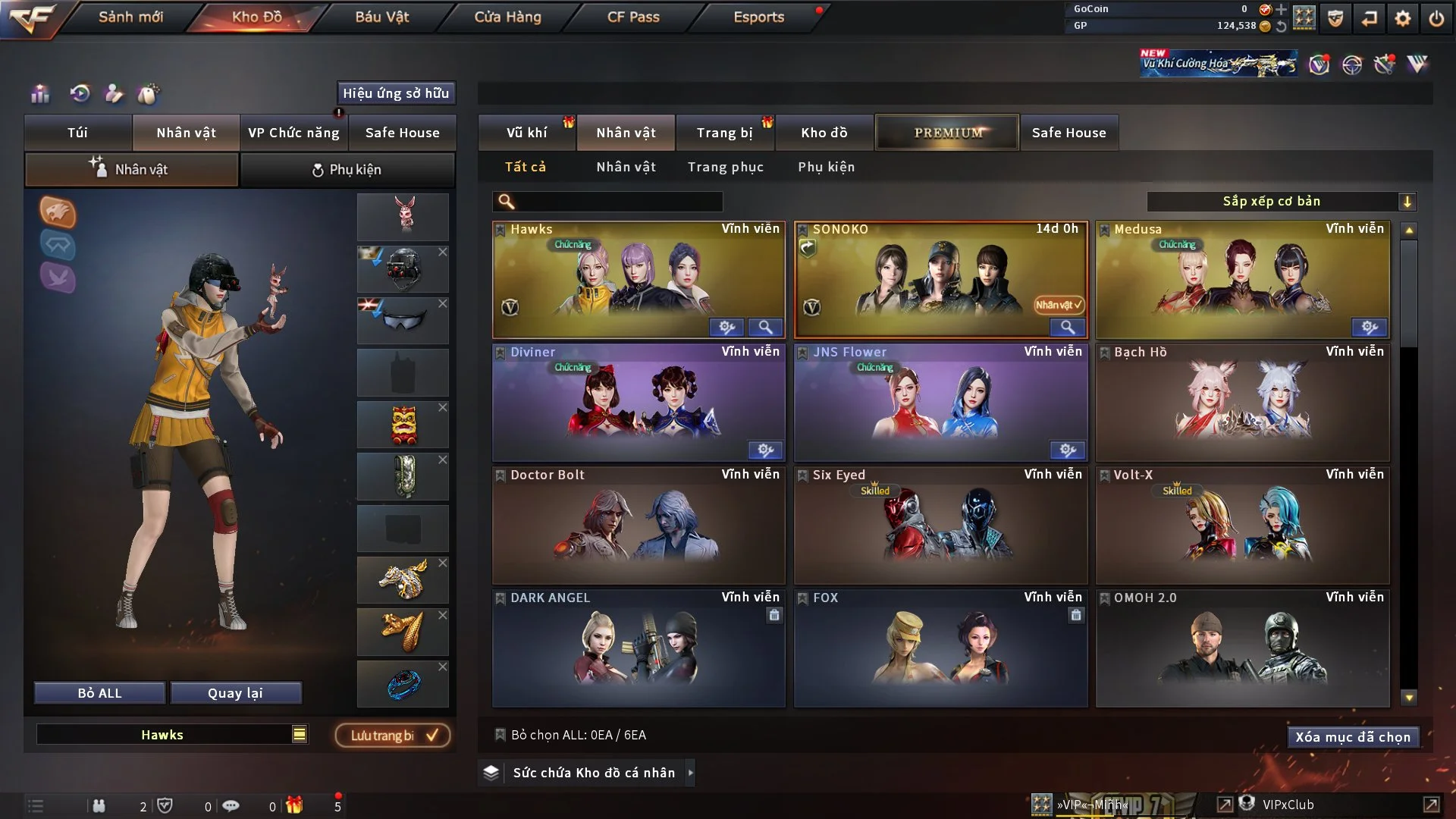Screen dimensions: 1456x819
Task: Toggle the bookmark flag on the Diviner card
Action: pyautogui.click(x=500, y=351)
